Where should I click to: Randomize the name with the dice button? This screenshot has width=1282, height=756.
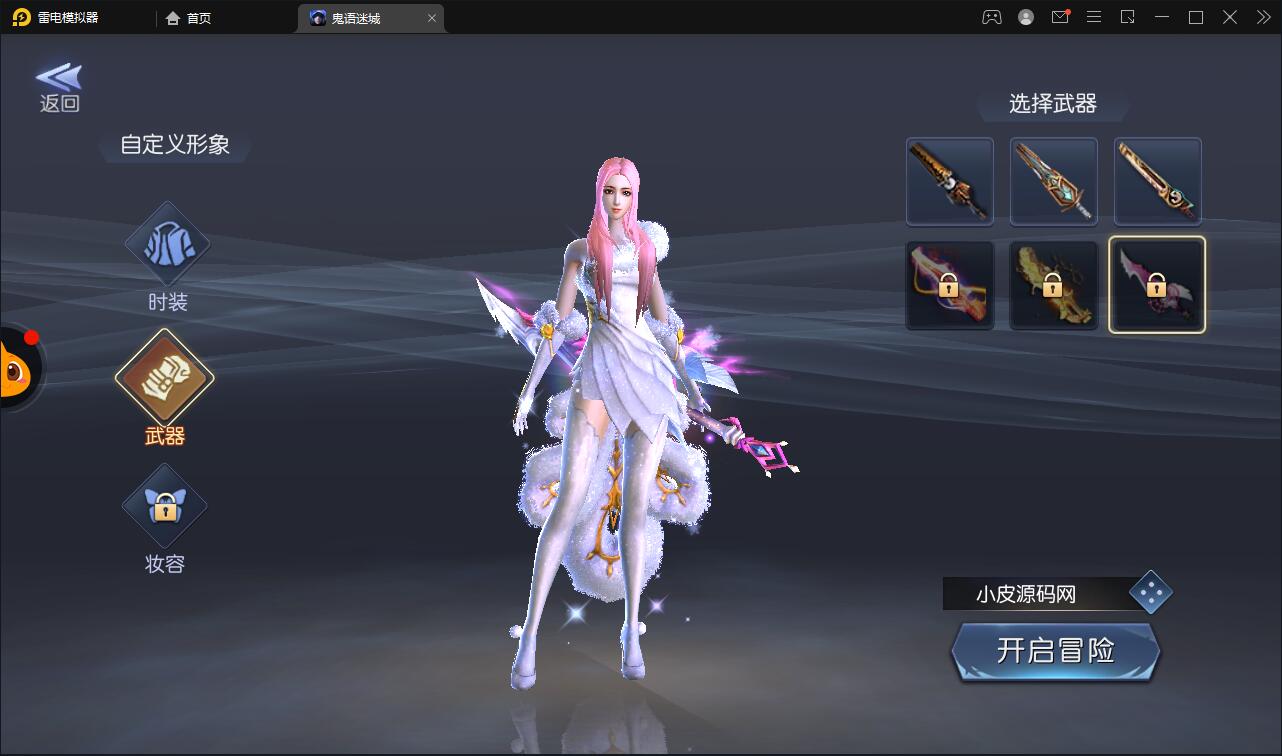click(x=1150, y=593)
